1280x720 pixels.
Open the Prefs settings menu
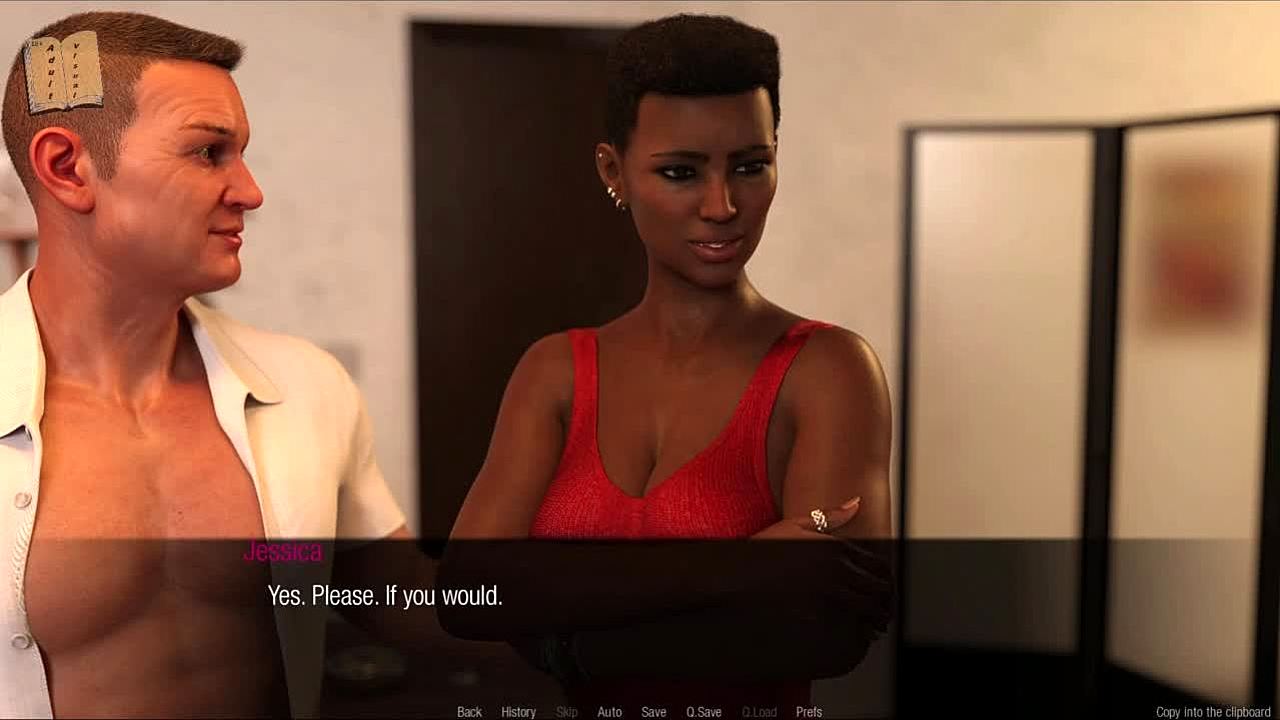(x=809, y=712)
